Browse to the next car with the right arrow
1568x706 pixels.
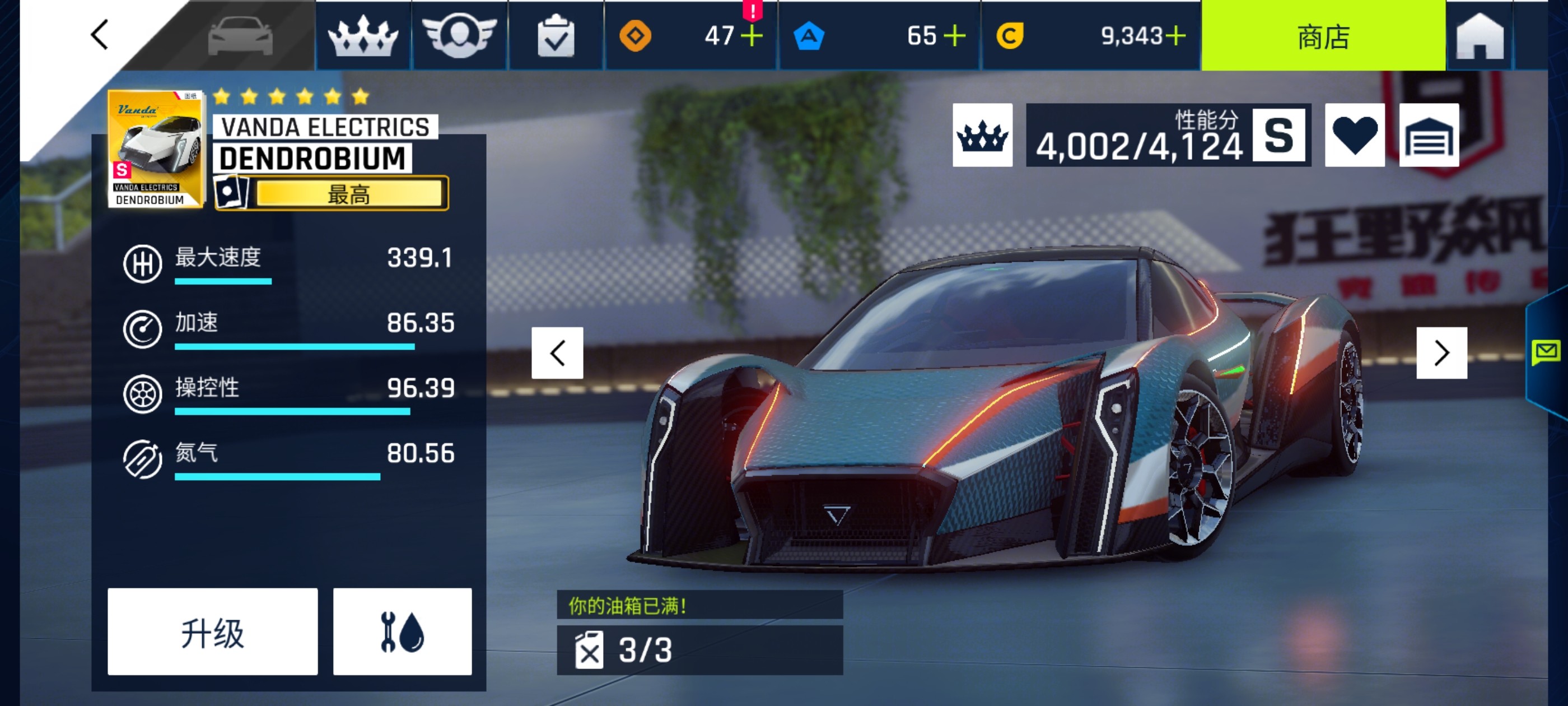(1442, 352)
